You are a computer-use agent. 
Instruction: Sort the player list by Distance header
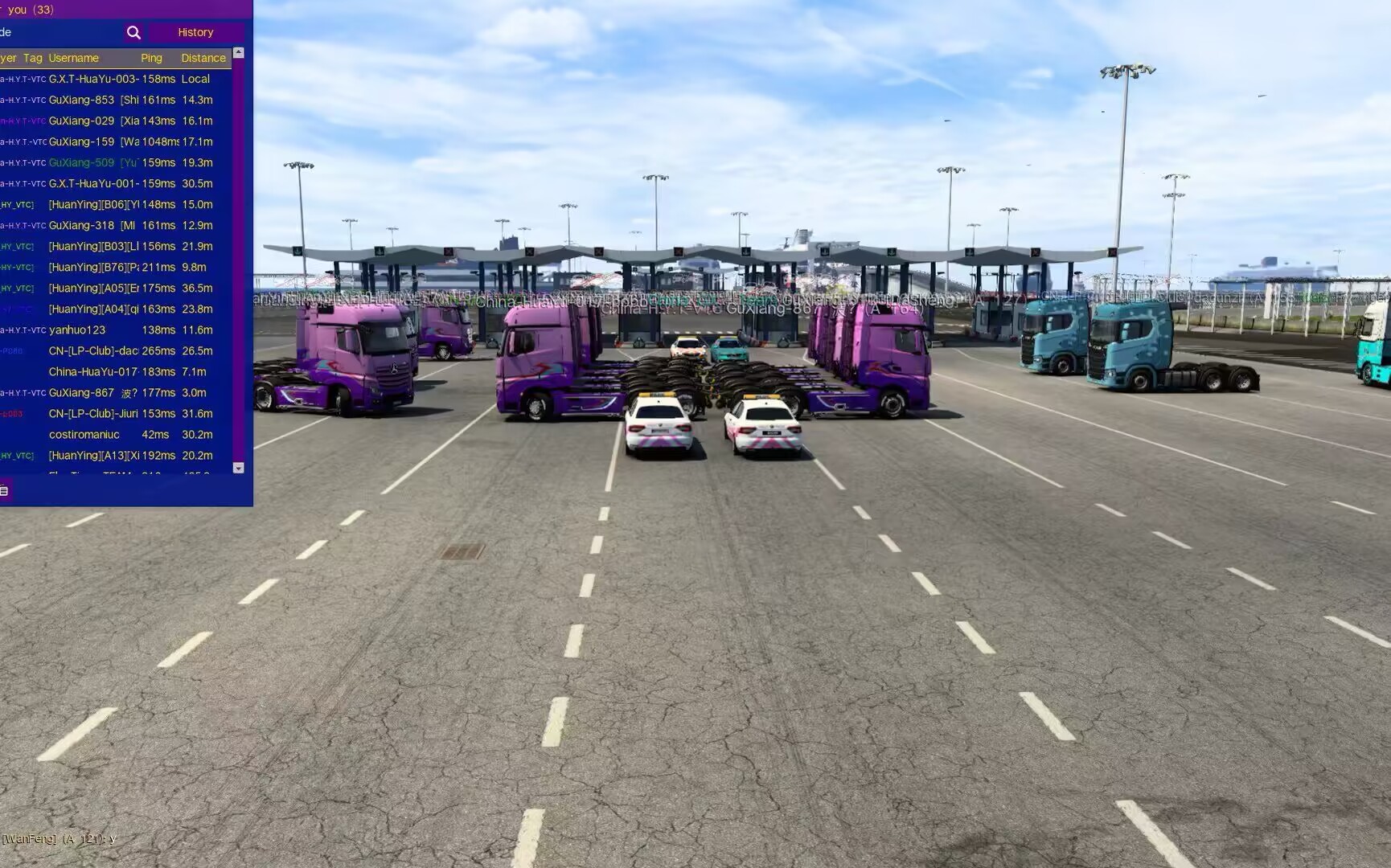click(x=203, y=58)
